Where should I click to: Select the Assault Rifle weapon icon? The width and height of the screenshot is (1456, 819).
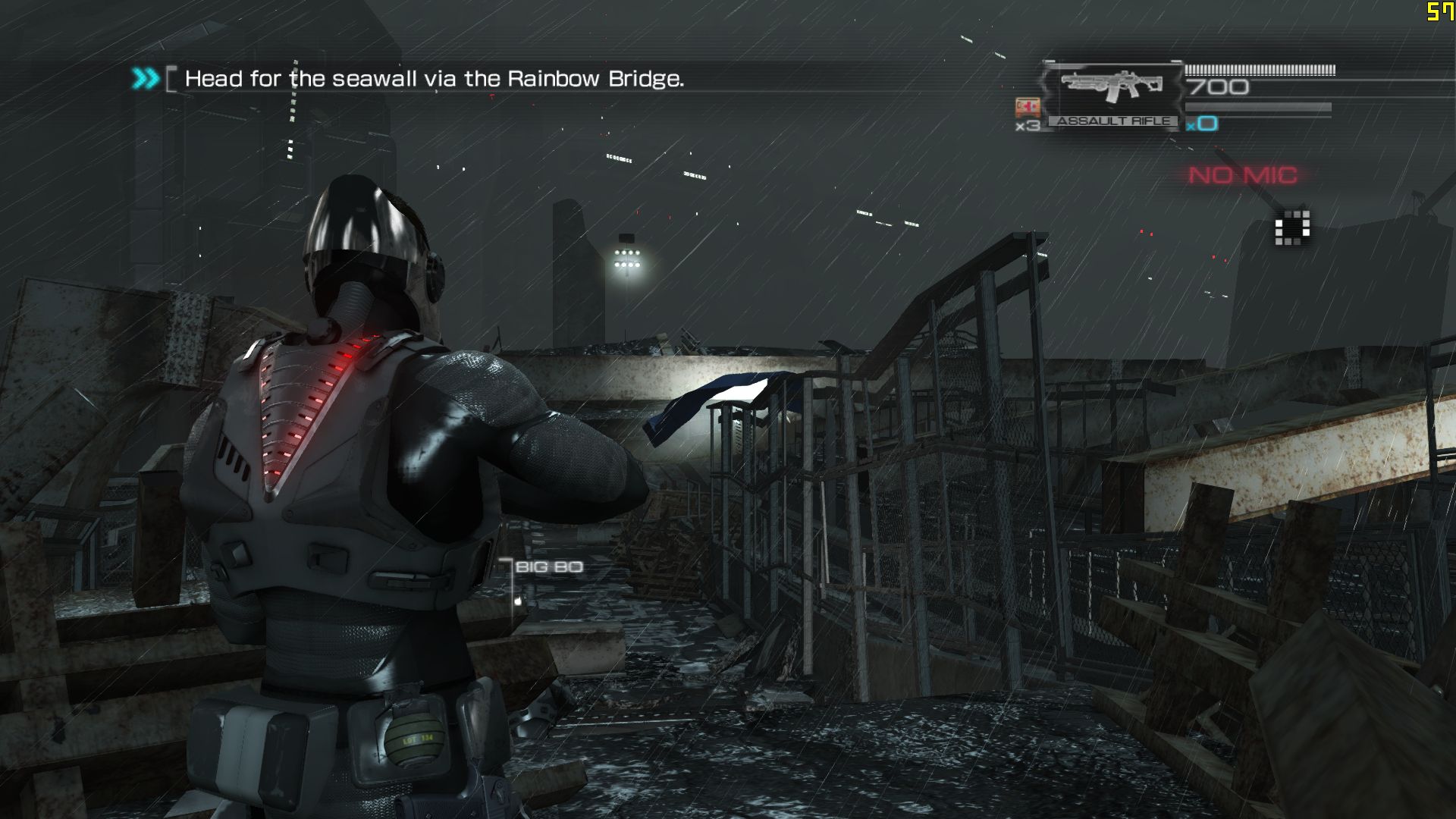(x=1112, y=86)
